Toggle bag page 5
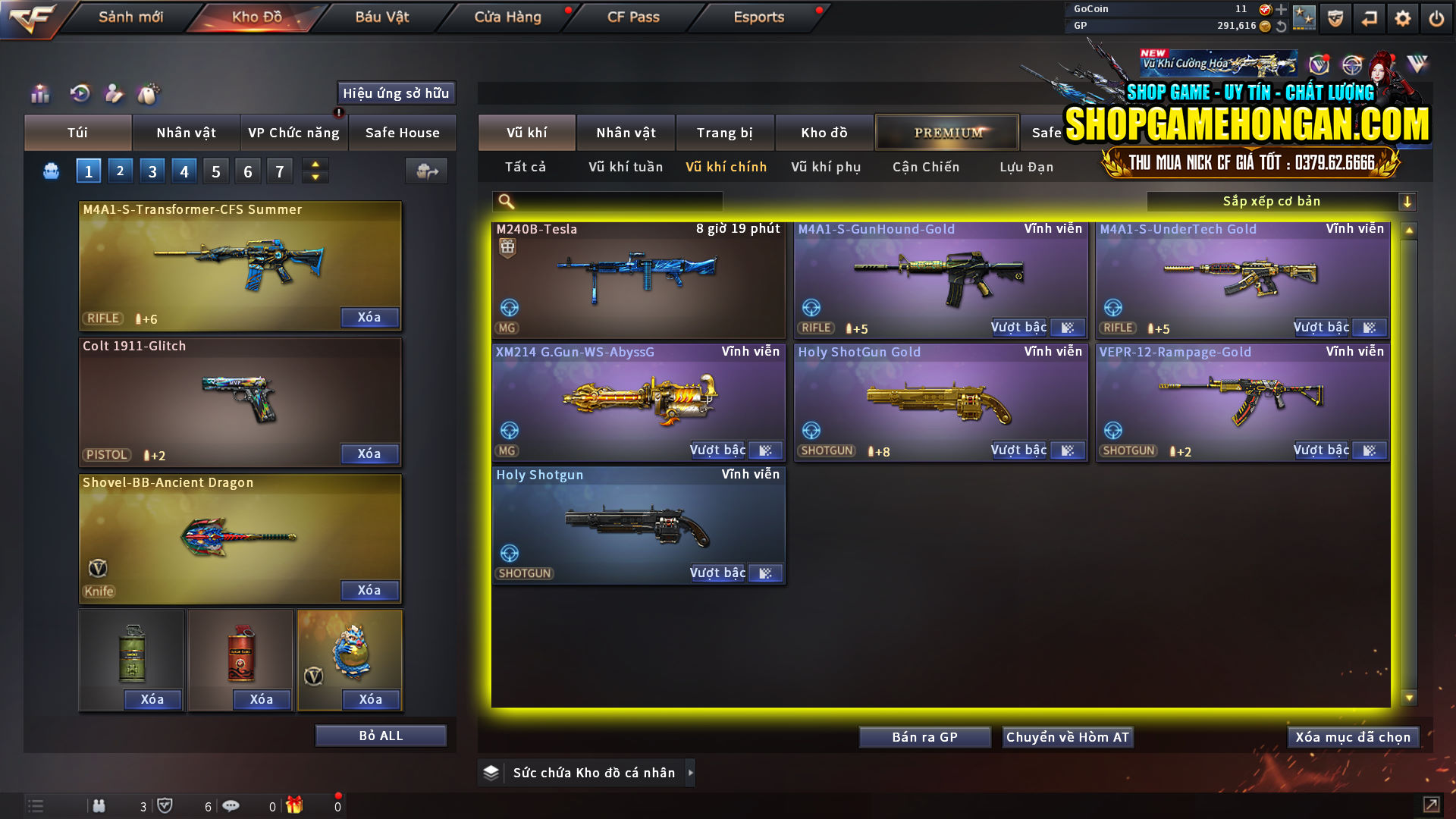The width and height of the screenshot is (1456, 819). [215, 171]
